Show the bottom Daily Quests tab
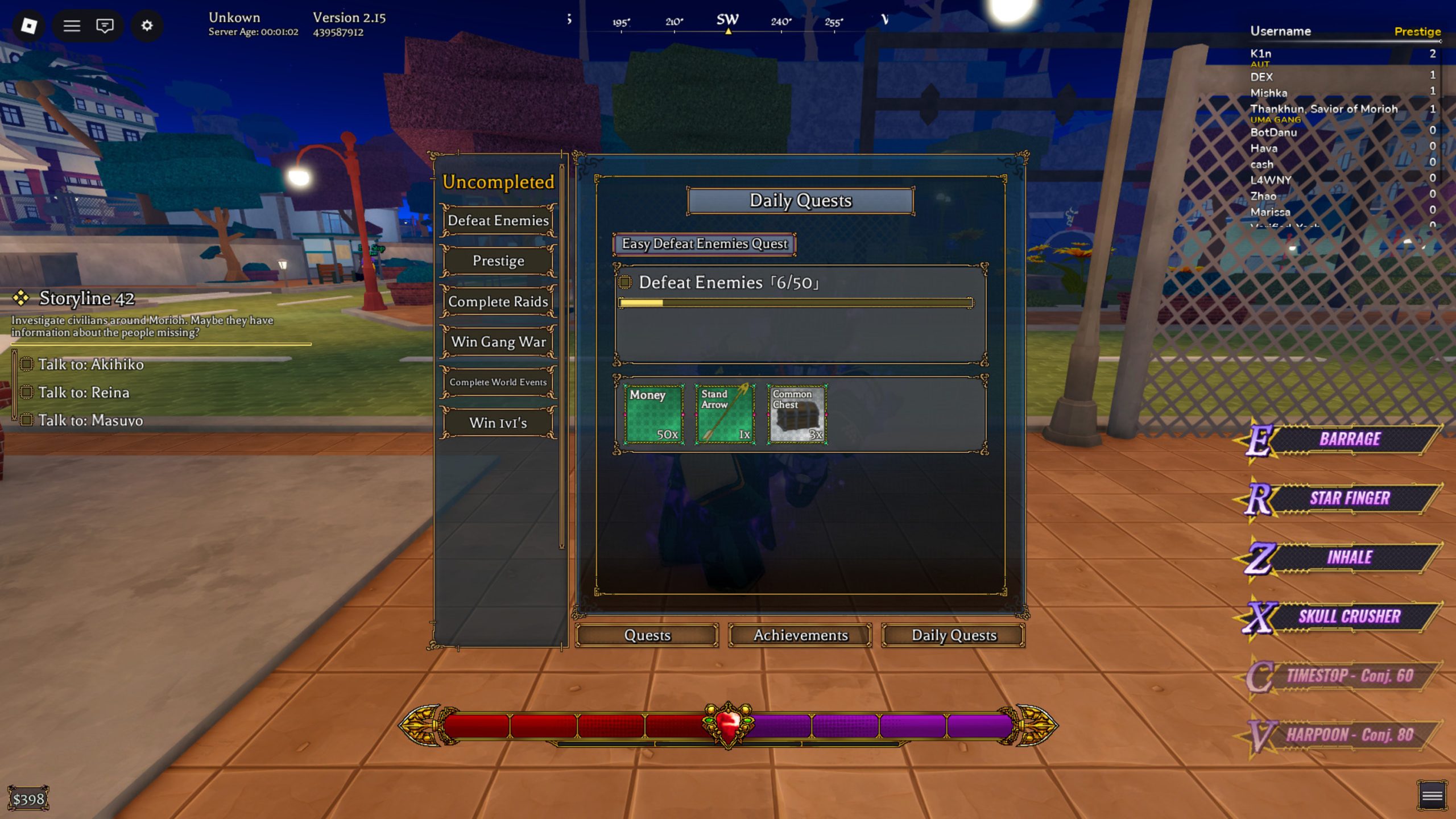The width and height of the screenshot is (1456, 819). click(954, 635)
